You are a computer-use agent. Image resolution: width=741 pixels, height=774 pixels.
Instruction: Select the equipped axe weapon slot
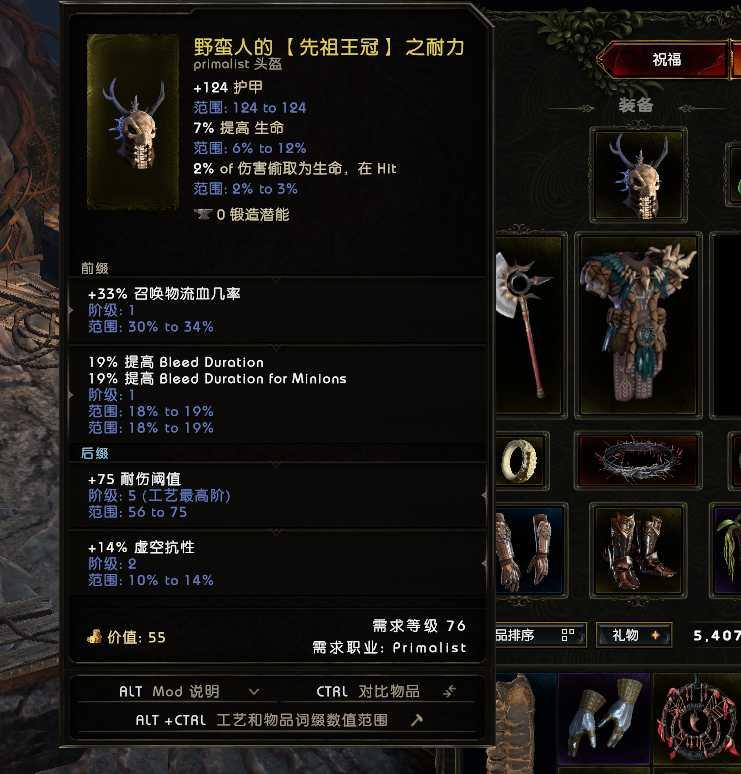[530, 323]
